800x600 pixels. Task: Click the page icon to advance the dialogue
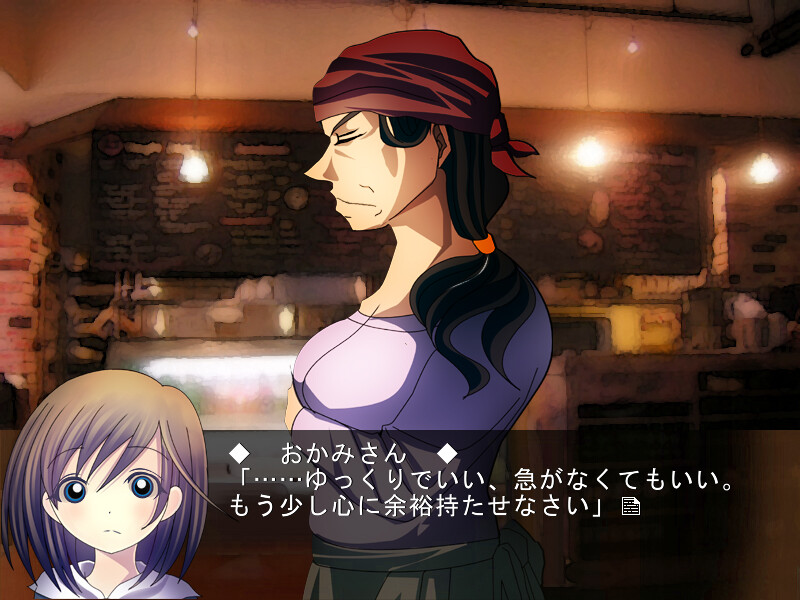(630, 507)
